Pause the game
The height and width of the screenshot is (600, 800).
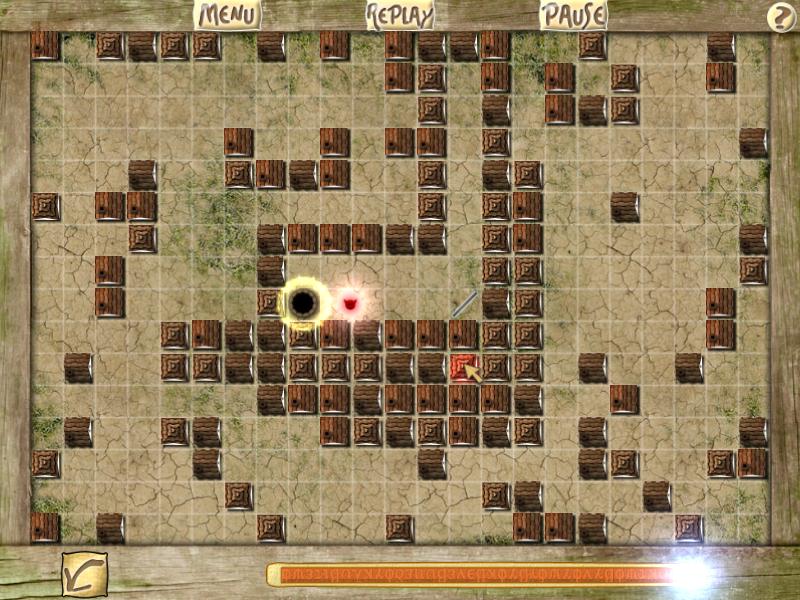pos(573,15)
